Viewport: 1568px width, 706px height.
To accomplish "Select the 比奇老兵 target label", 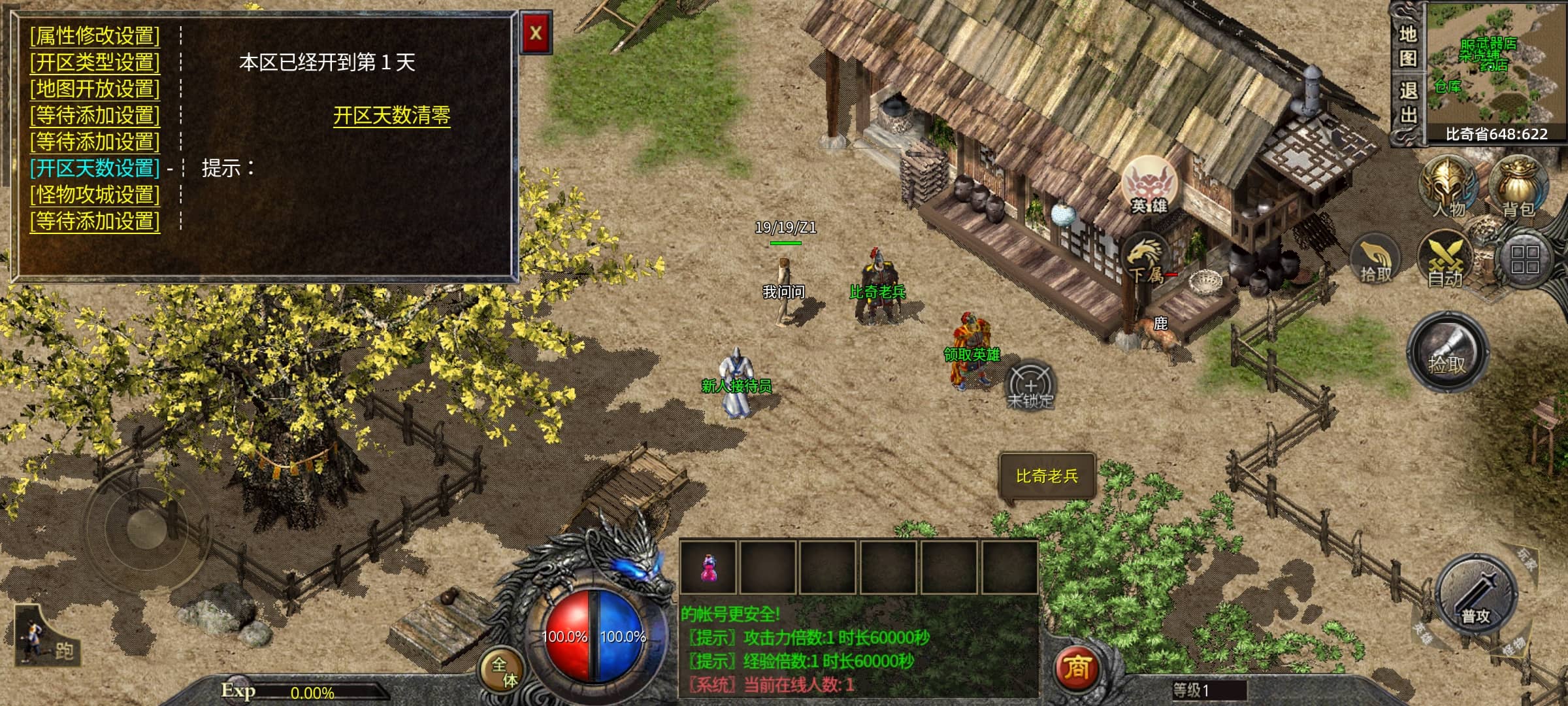I will pyautogui.click(x=1047, y=477).
